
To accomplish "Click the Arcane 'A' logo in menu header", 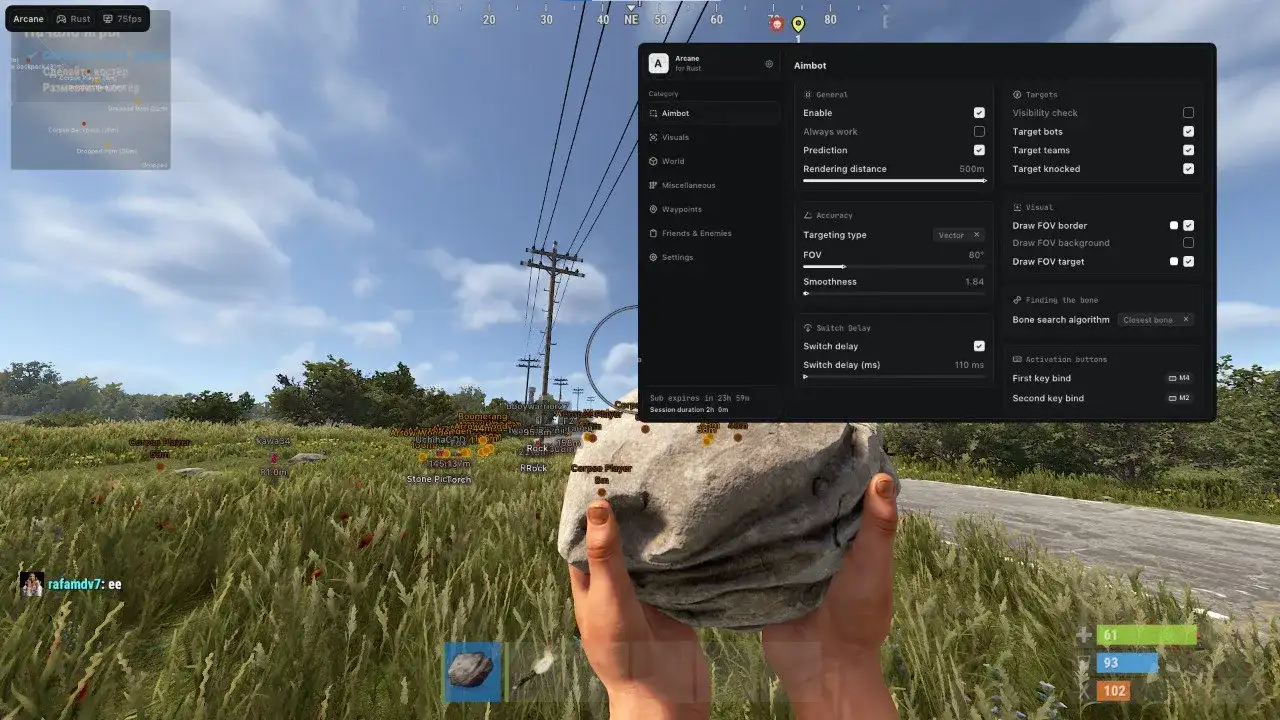I will [x=658, y=63].
